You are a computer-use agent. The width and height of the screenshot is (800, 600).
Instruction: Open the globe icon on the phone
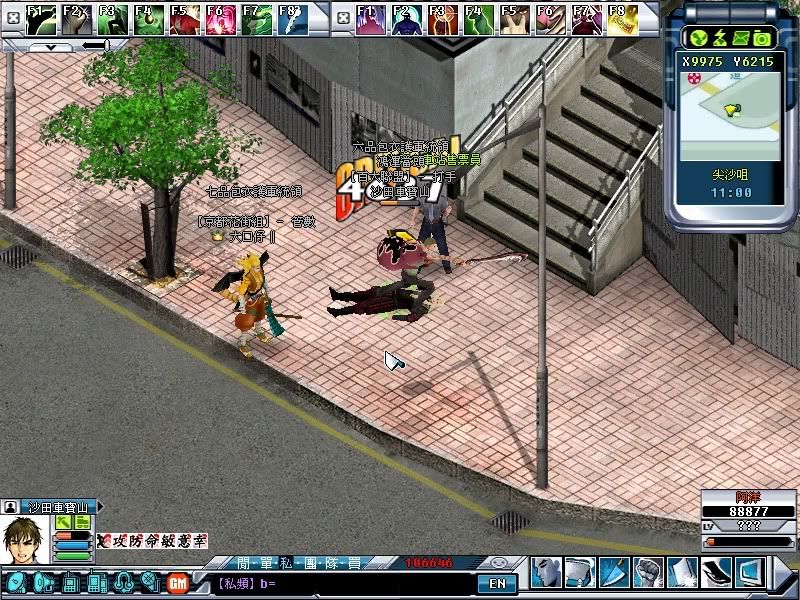tap(699, 38)
